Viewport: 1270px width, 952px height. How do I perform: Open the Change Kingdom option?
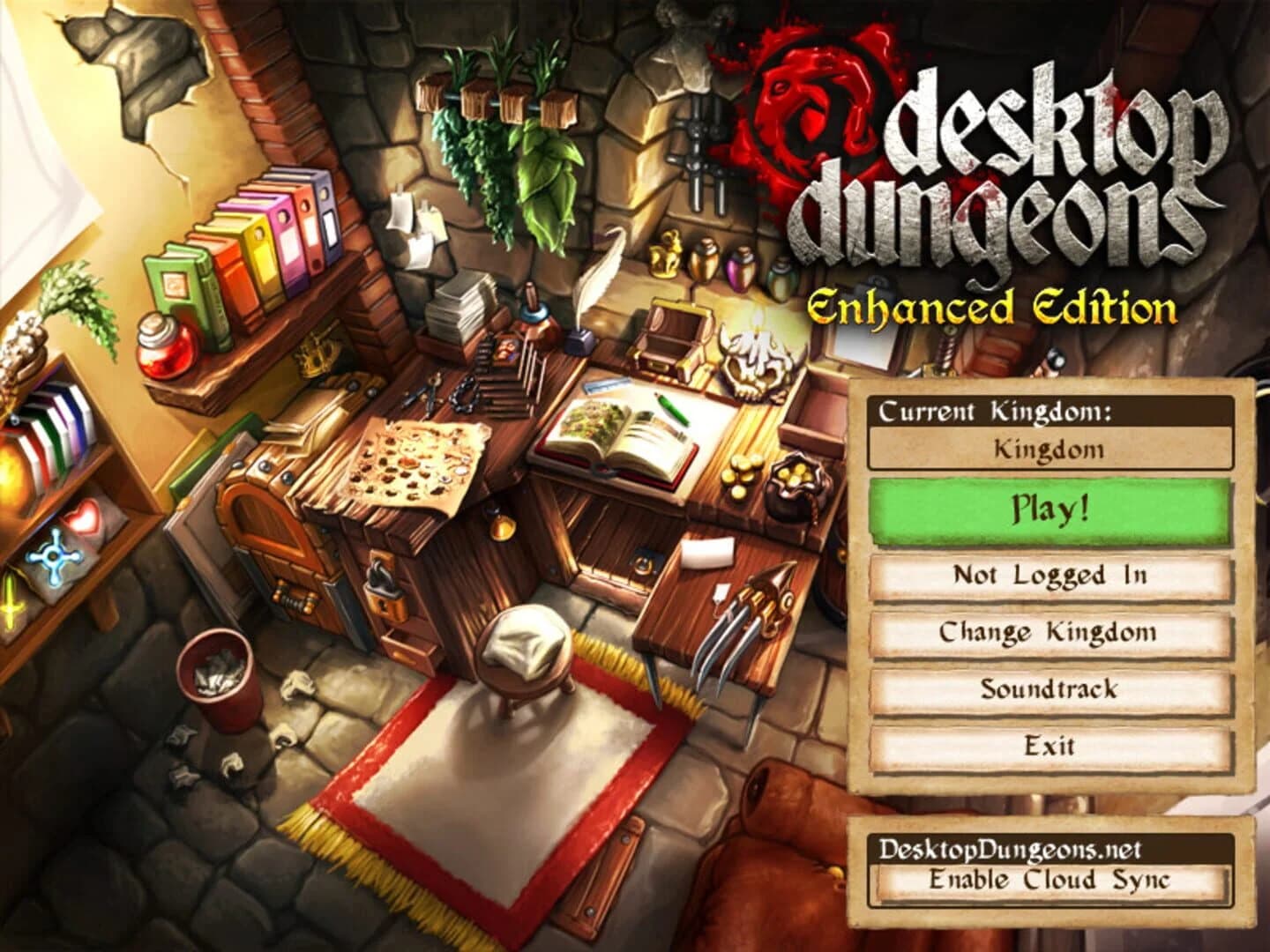(1050, 631)
